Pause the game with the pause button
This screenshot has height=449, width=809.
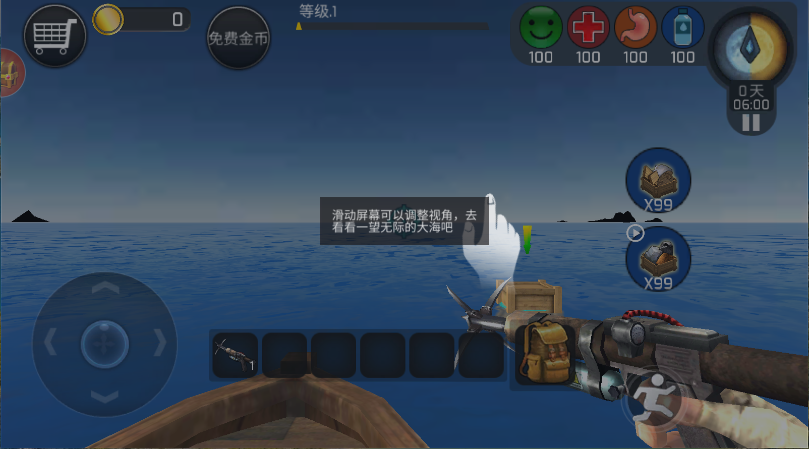pyautogui.click(x=750, y=123)
